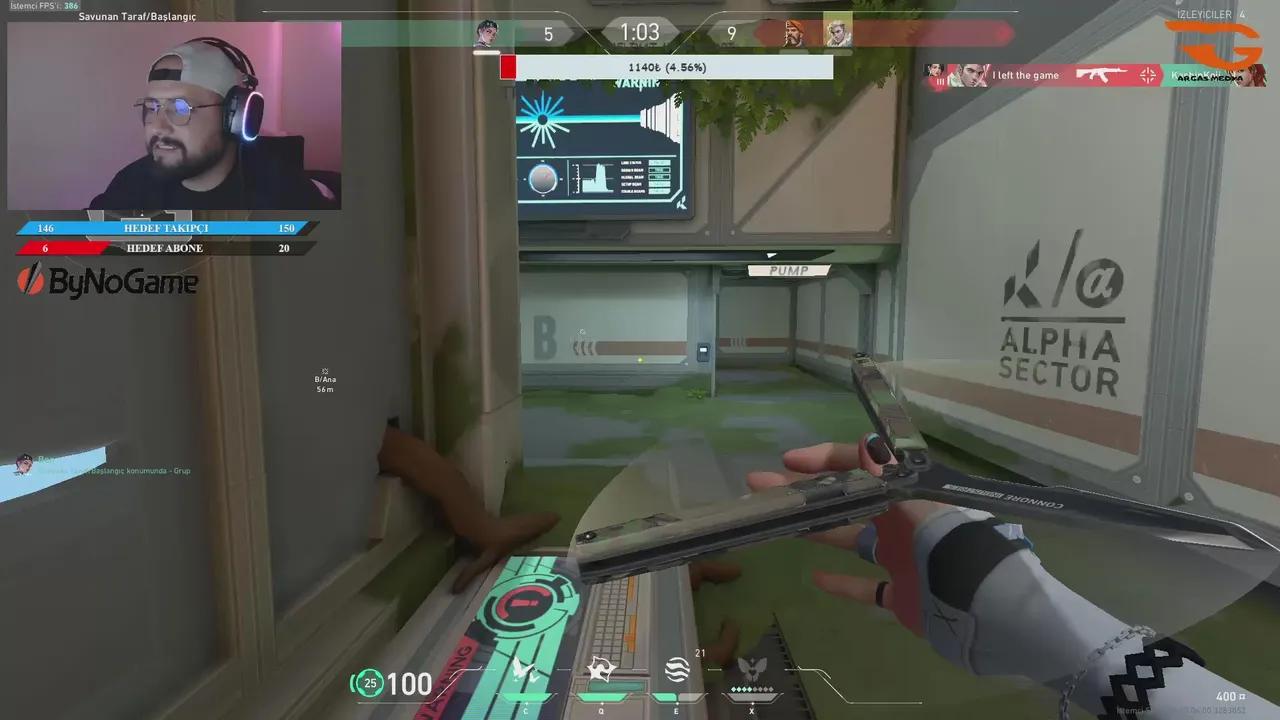This screenshot has width=1280, height=720.
Task: Click the shield icon beside the 100 health
Action: (x=369, y=684)
